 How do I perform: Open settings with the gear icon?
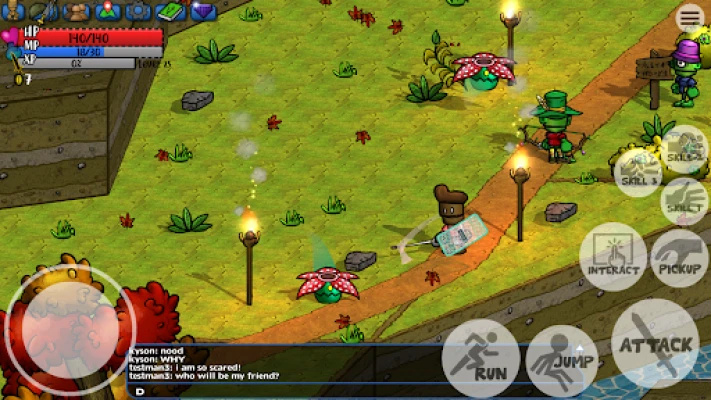tap(138, 12)
